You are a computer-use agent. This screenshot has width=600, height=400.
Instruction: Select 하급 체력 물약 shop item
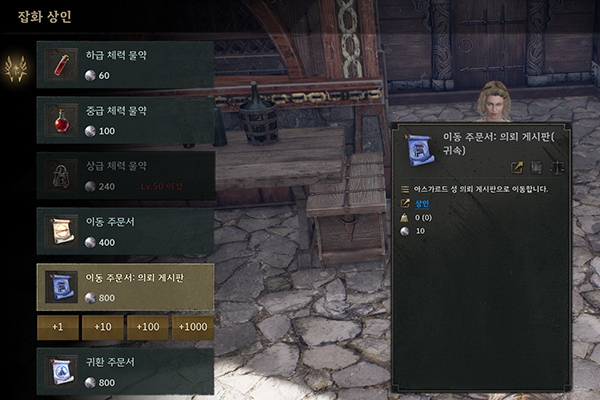125,65
